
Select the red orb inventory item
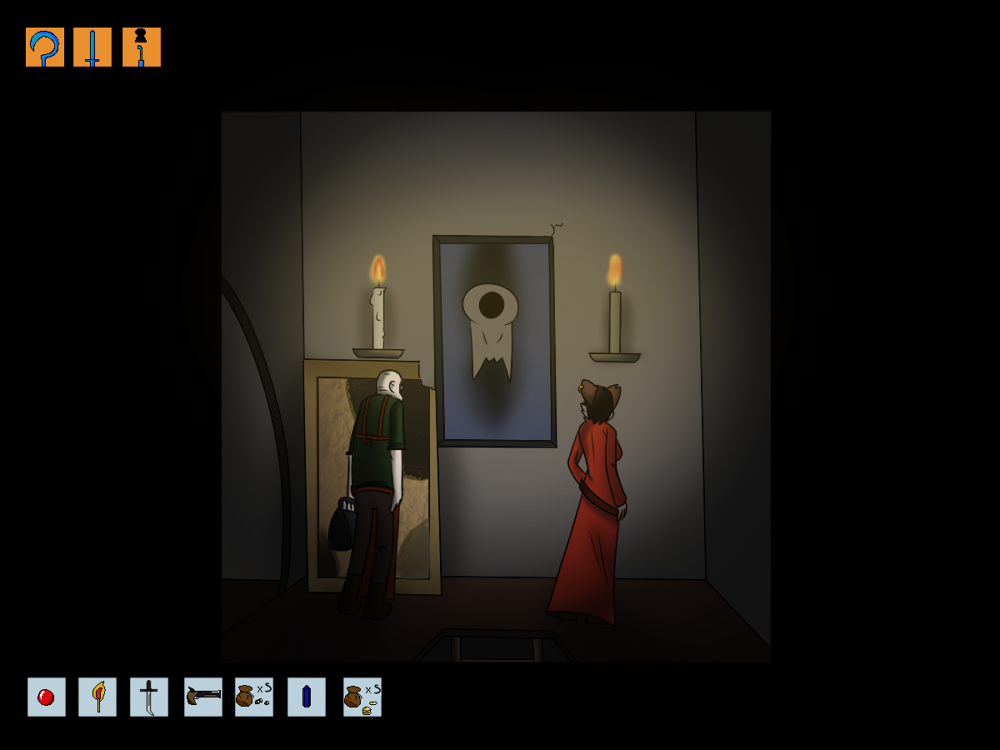pos(46,697)
